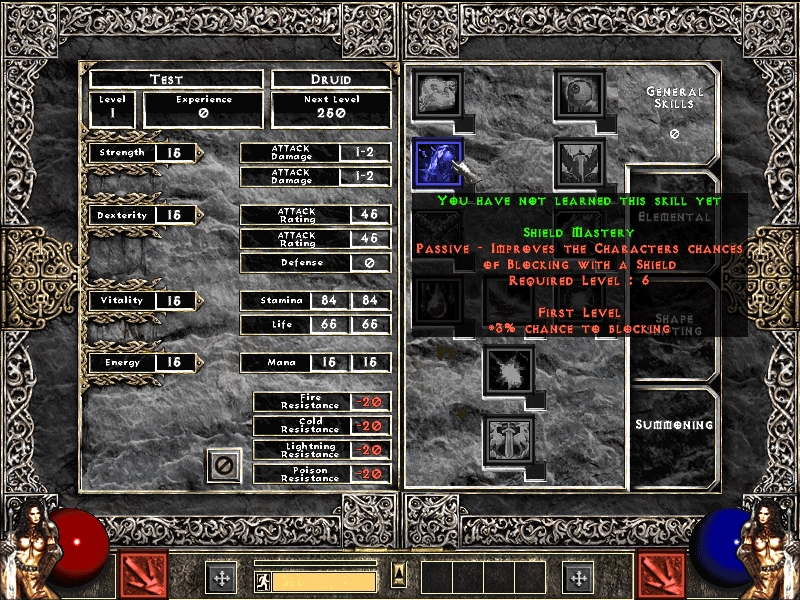Click the cross button right of the belt
This screenshot has width=800, height=600.
[578, 577]
